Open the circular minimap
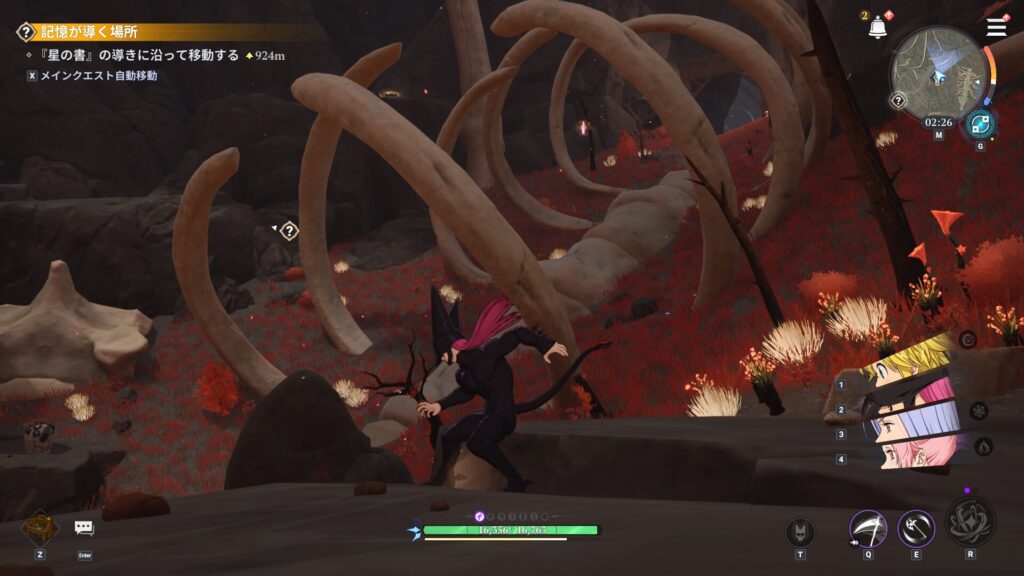 pyautogui.click(x=938, y=74)
